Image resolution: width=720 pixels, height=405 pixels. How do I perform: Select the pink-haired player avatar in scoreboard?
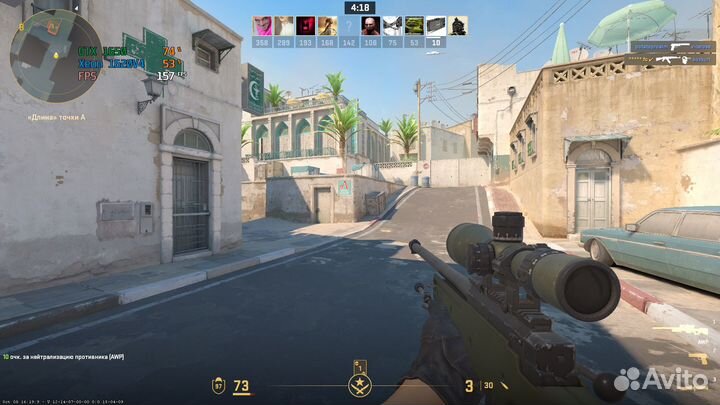point(262,26)
